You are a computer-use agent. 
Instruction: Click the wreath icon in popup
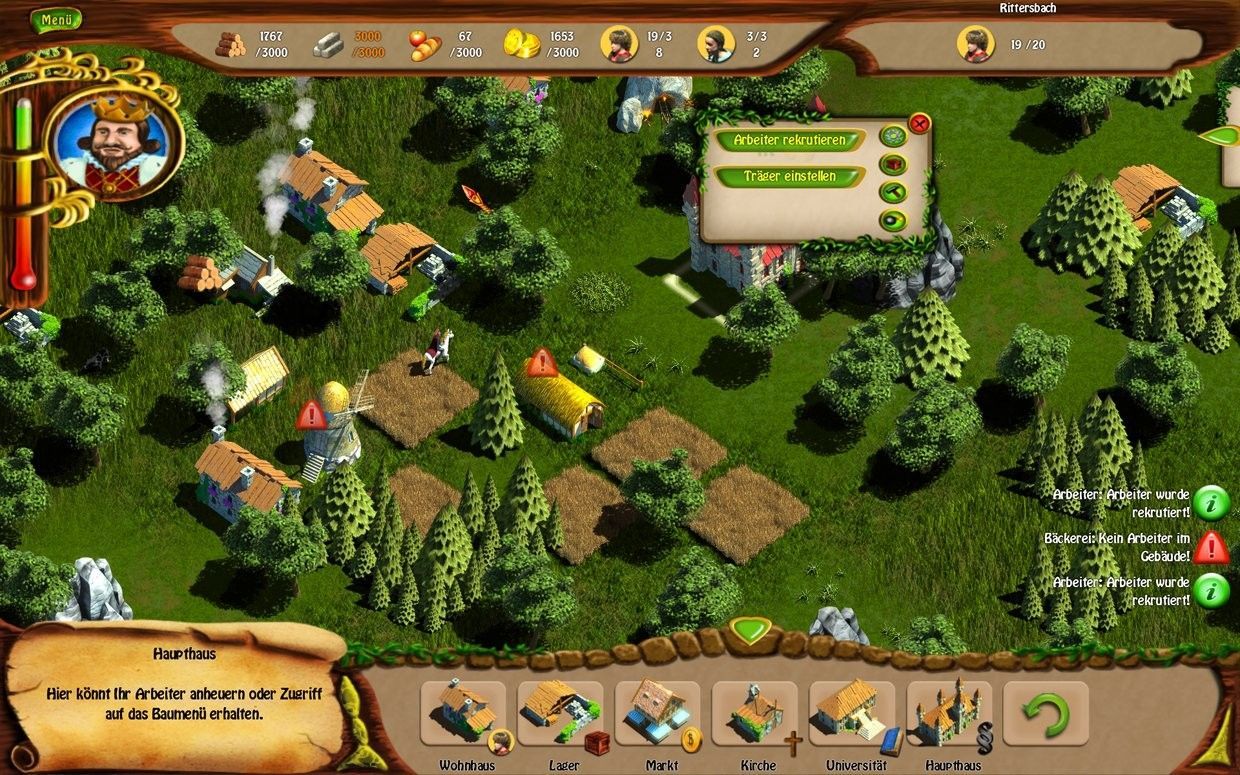(x=892, y=136)
